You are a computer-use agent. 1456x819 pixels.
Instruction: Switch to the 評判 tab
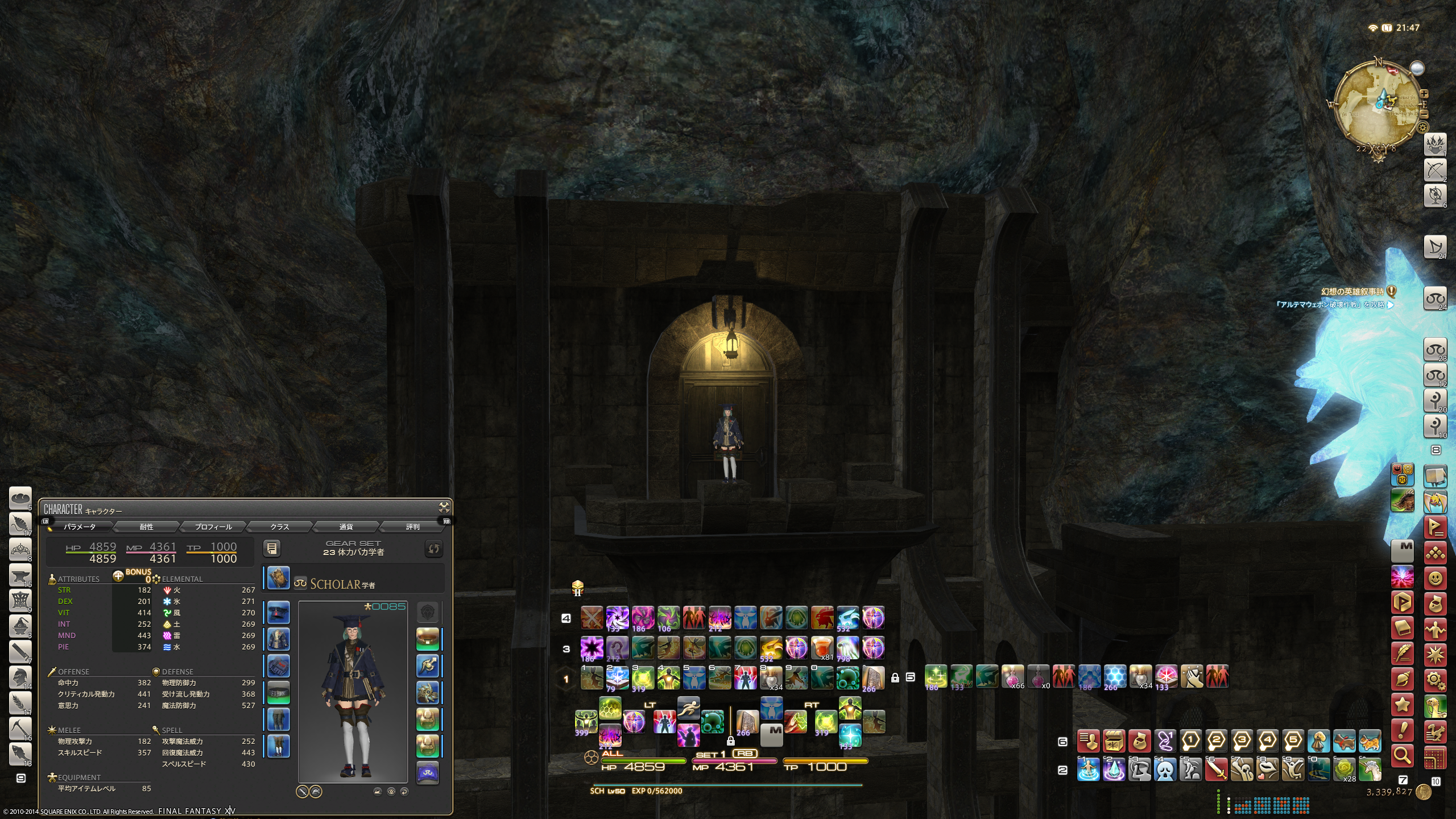pos(412,527)
